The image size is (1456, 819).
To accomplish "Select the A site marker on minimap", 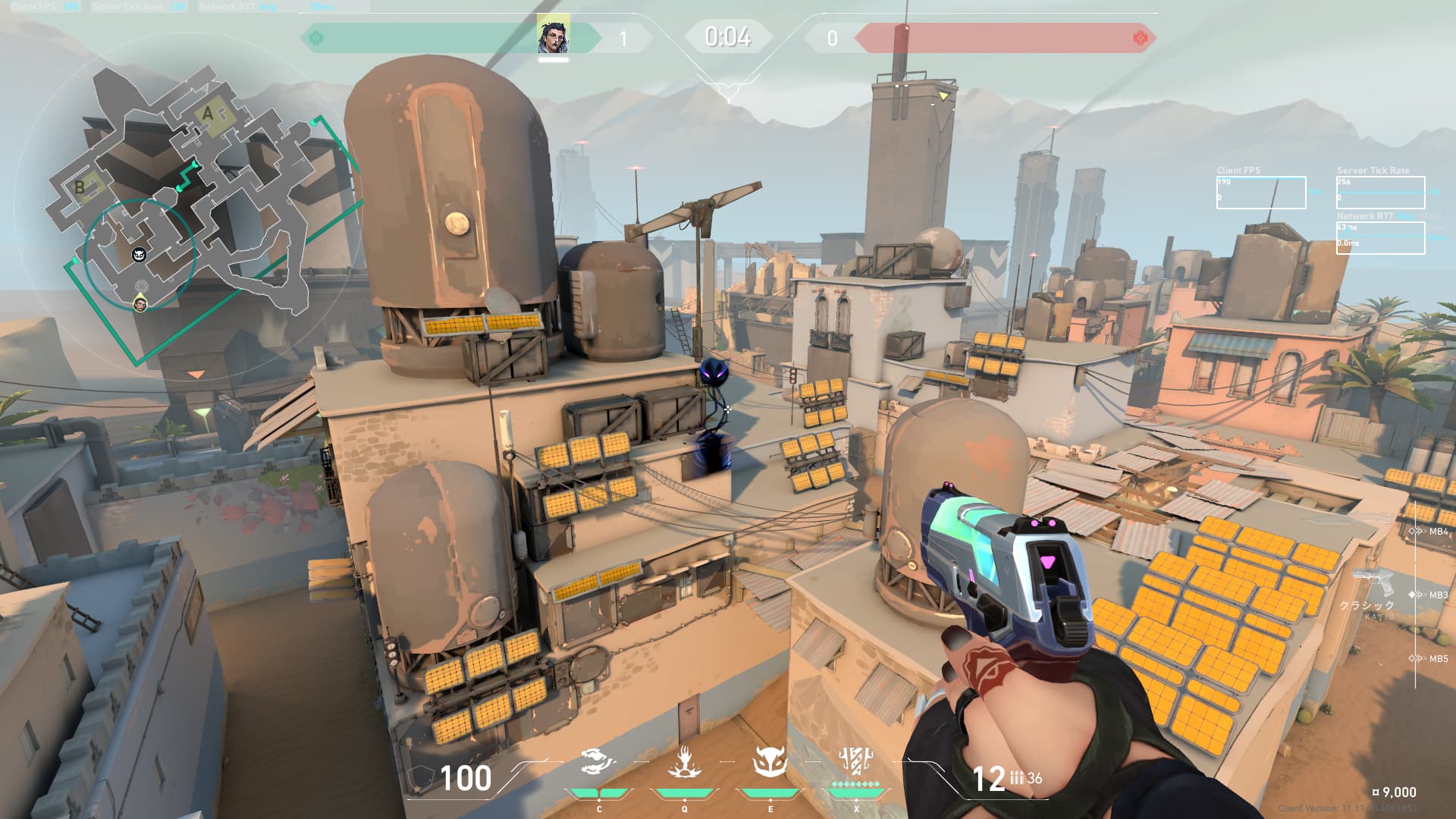I will point(209,114).
